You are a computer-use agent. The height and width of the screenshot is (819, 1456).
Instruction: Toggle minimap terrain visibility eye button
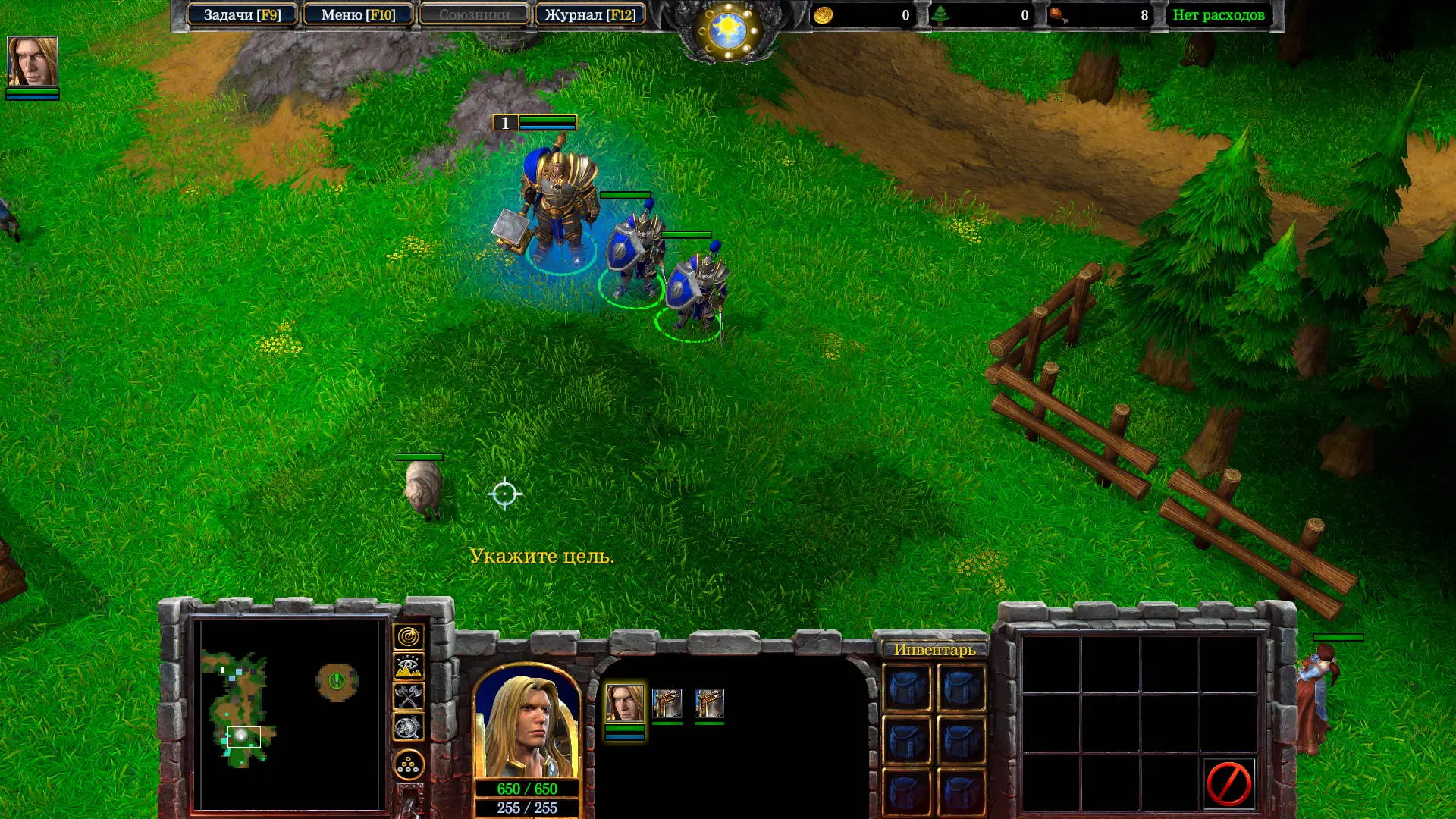point(409,667)
